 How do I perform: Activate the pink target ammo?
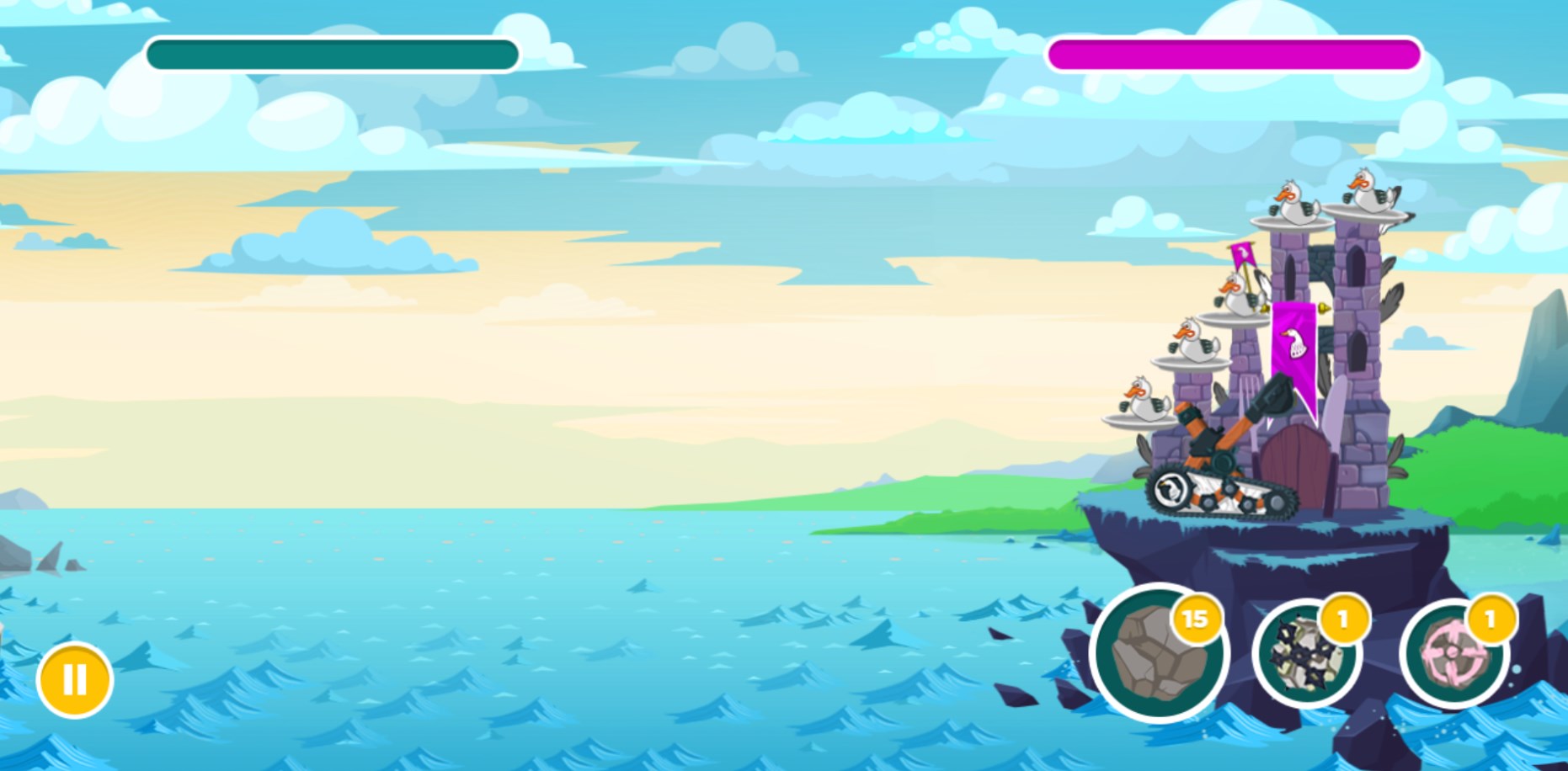[x=1453, y=654]
